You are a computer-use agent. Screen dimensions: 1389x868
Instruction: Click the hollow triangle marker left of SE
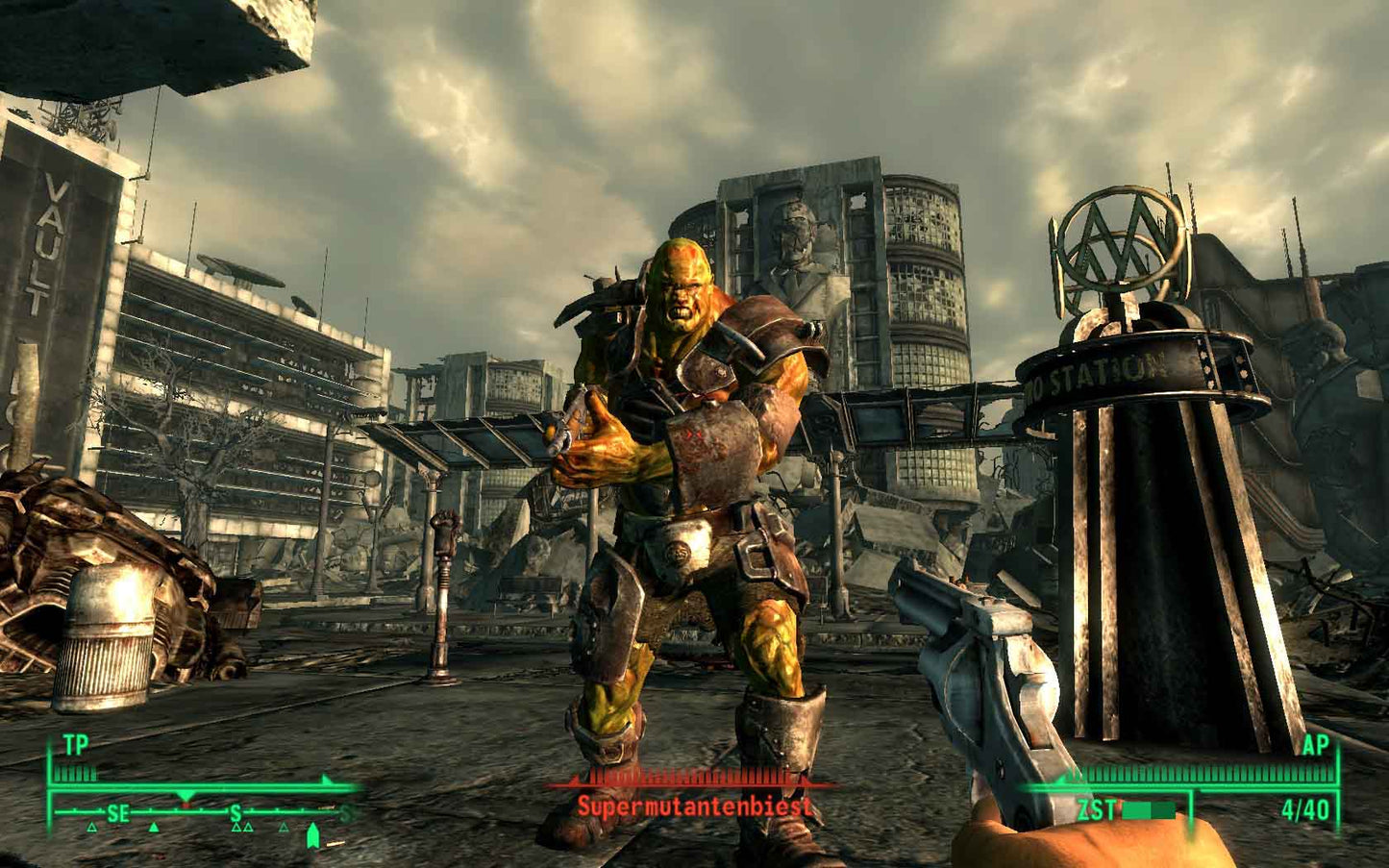coord(91,828)
